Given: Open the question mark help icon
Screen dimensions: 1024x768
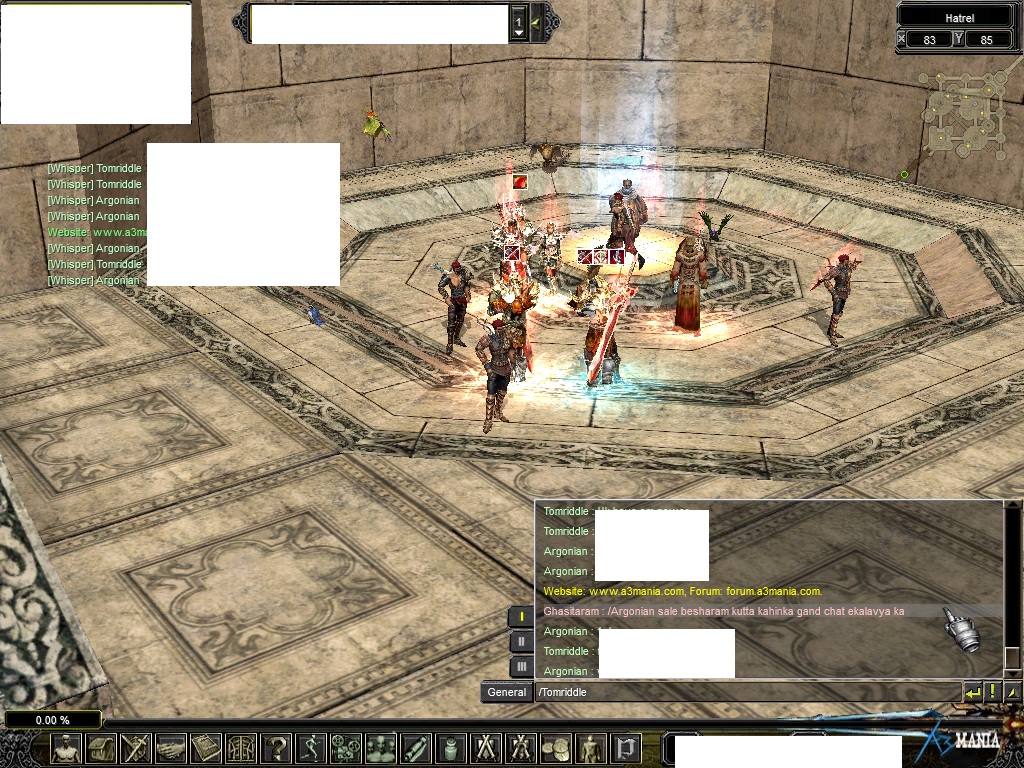Looking at the screenshot, I should point(276,748).
